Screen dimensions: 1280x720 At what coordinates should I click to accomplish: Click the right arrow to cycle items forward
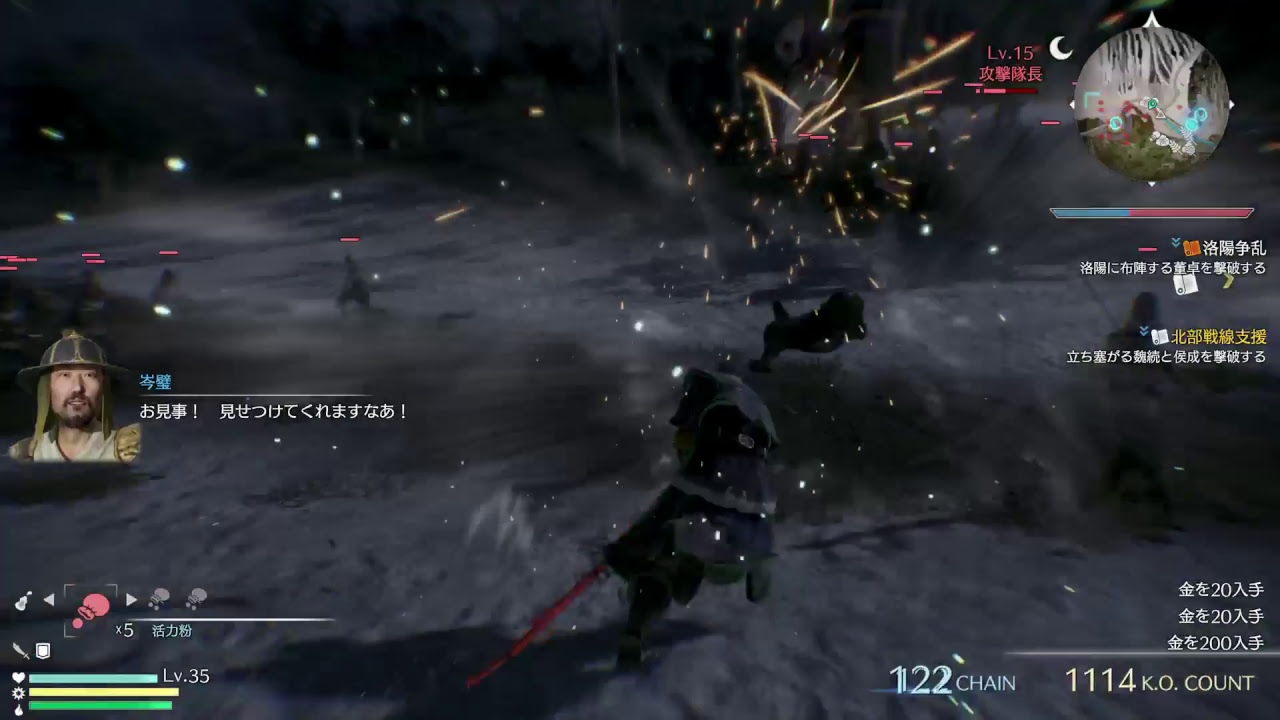coord(132,599)
